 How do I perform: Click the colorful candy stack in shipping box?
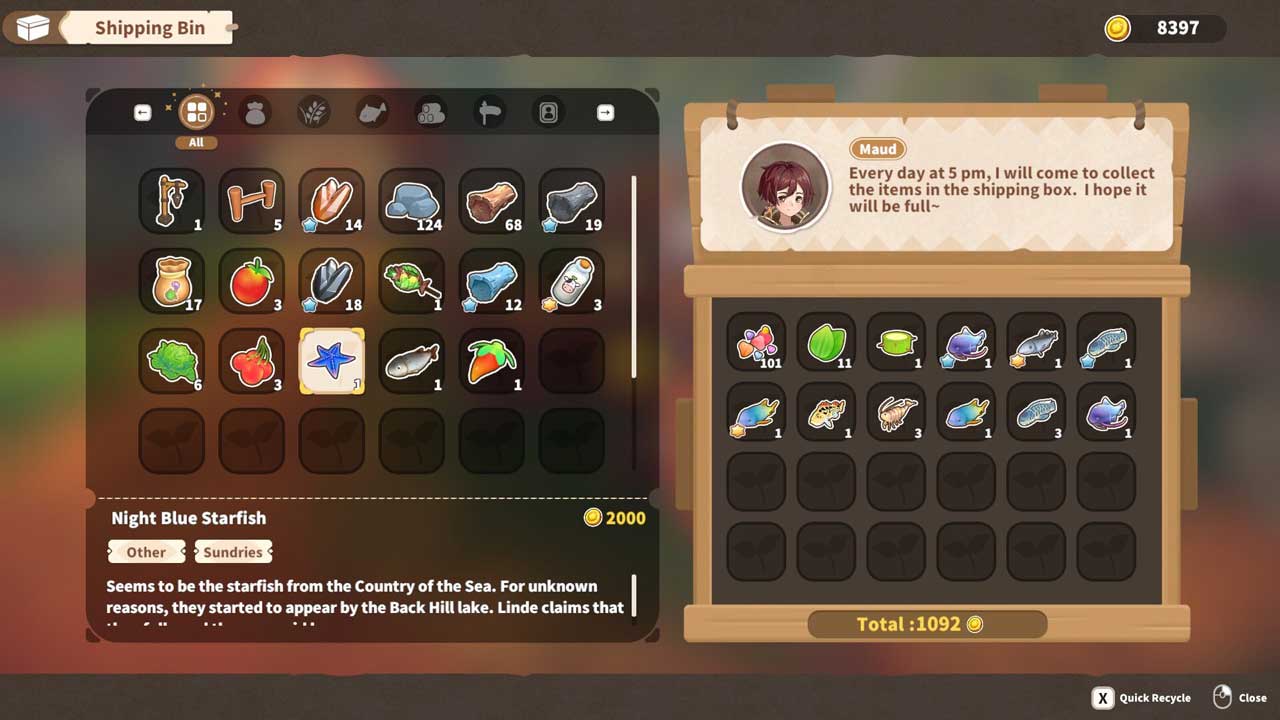click(x=756, y=342)
